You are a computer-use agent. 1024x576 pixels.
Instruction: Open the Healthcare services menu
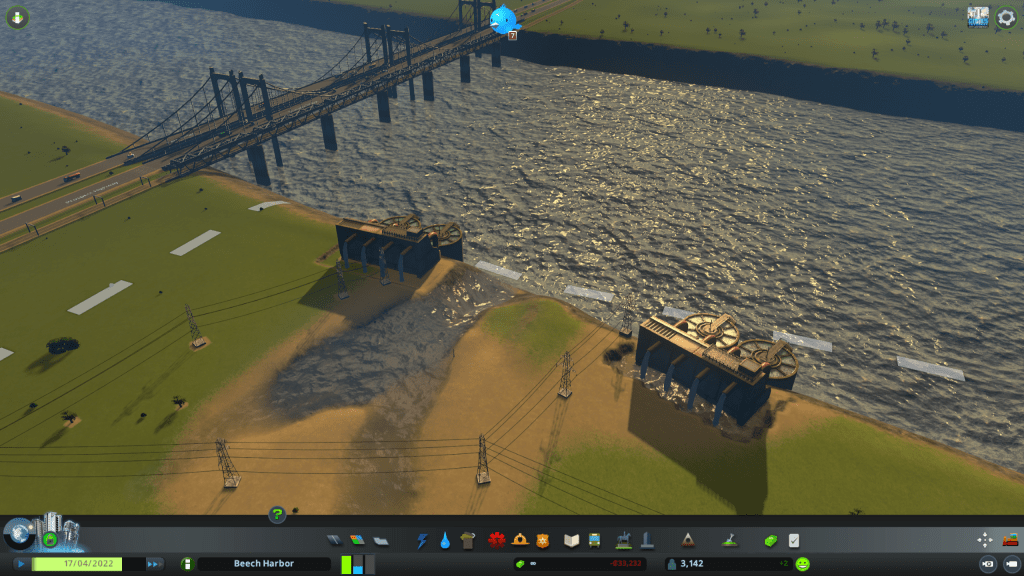point(497,540)
